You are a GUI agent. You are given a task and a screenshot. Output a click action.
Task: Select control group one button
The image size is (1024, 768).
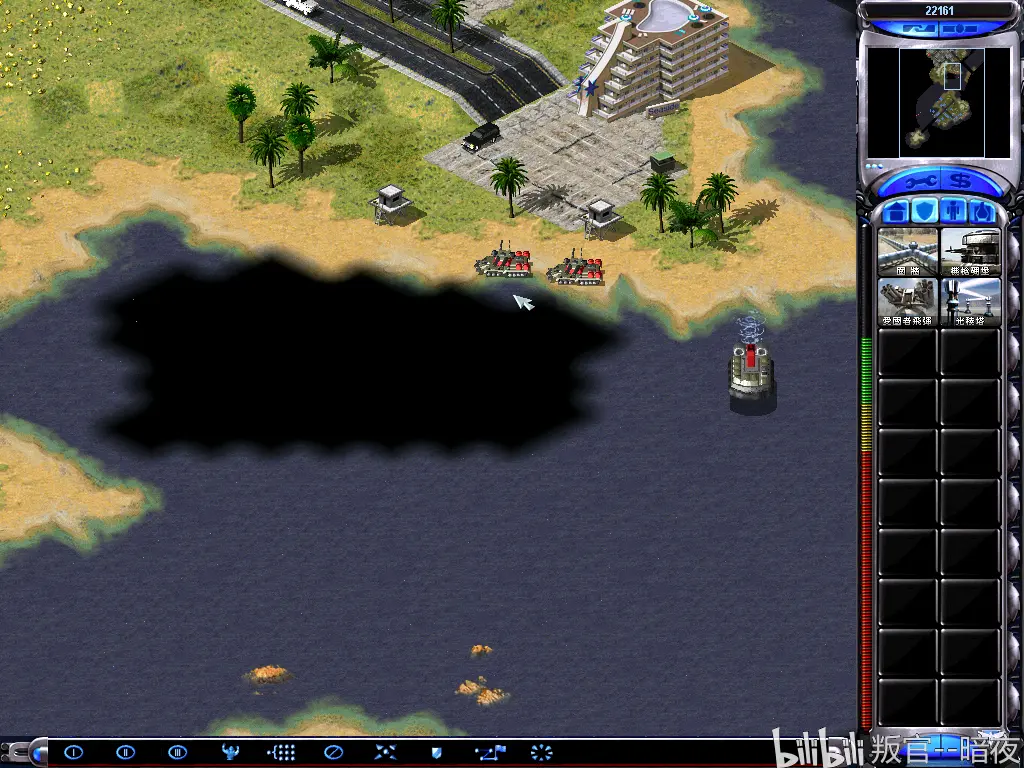click(73, 752)
